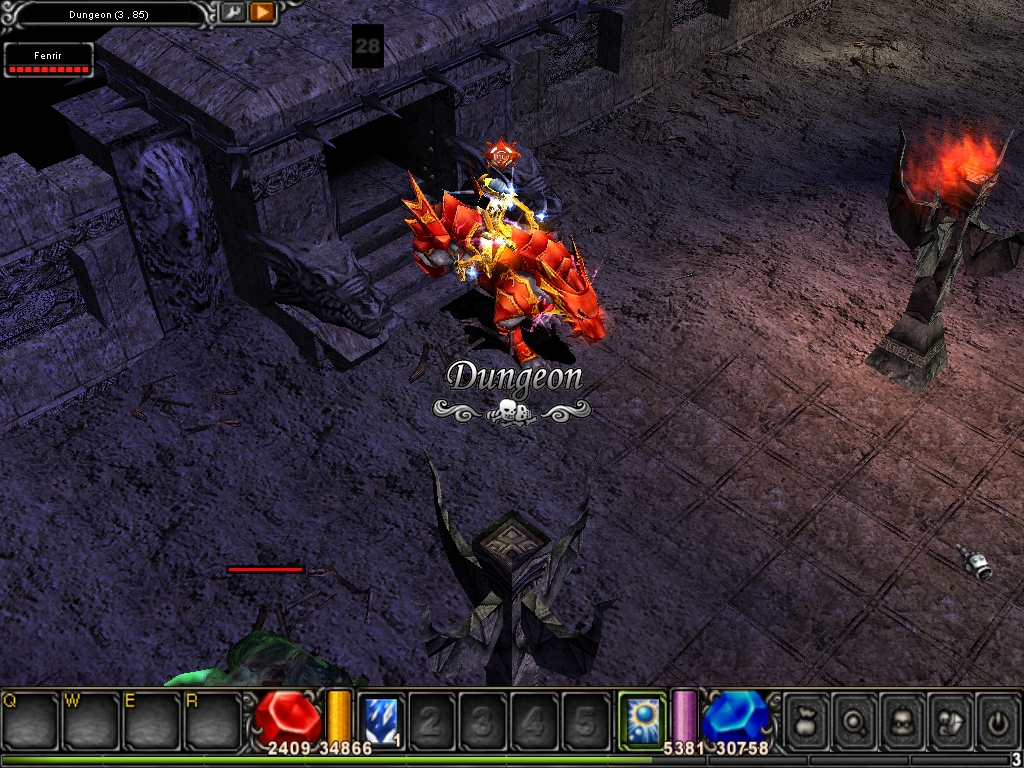Click the magnifier search menu button

pyautogui.click(x=853, y=720)
